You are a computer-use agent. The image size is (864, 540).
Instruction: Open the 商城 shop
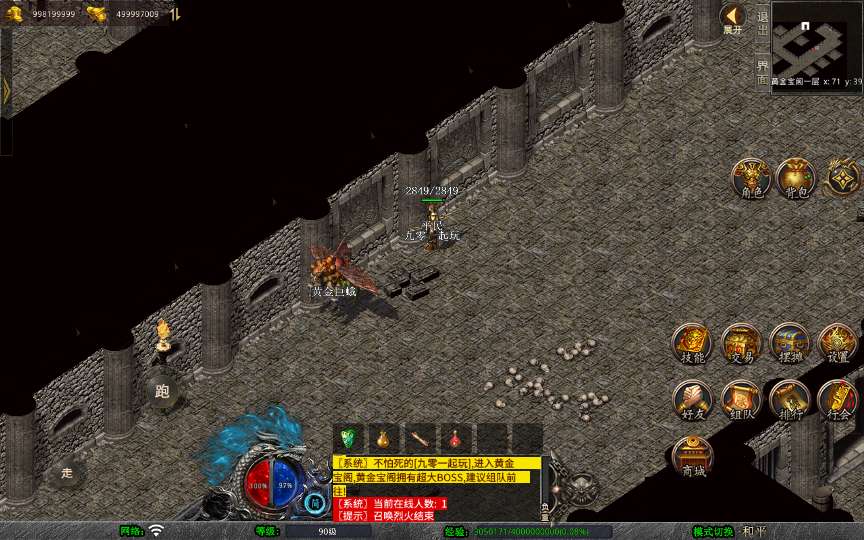coord(691,456)
